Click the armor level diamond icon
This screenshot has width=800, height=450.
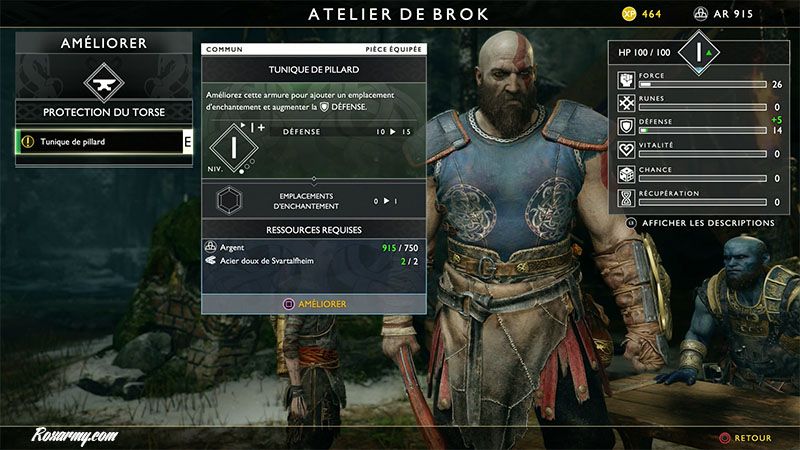pyautogui.click(x=231, y=147)
